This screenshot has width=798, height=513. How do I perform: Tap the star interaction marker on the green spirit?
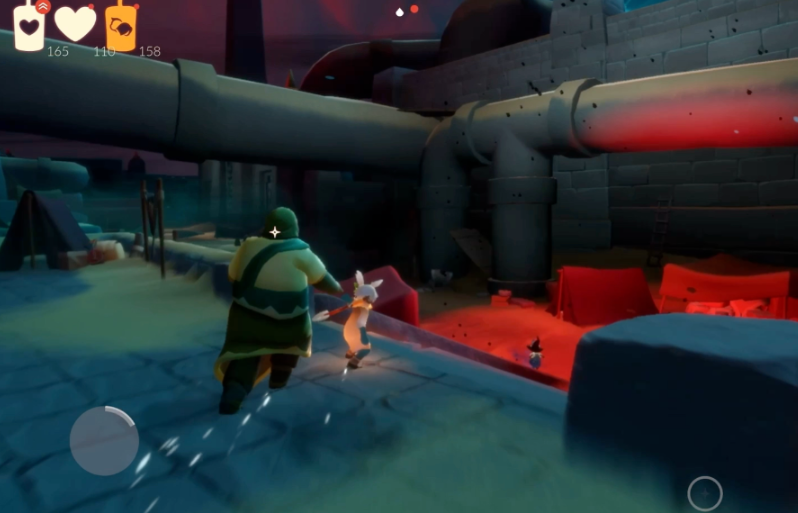pos(275,232)
